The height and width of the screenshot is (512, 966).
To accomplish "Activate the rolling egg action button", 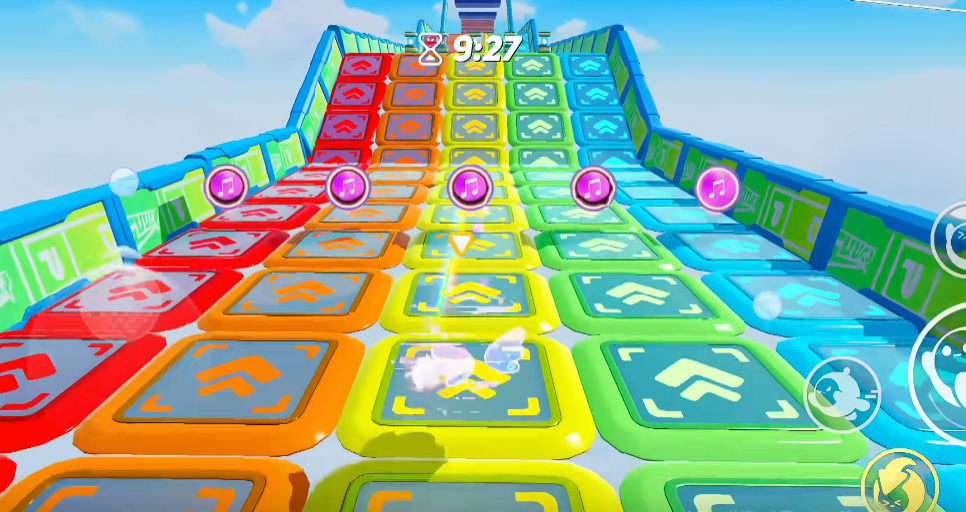I will [842, 393].
